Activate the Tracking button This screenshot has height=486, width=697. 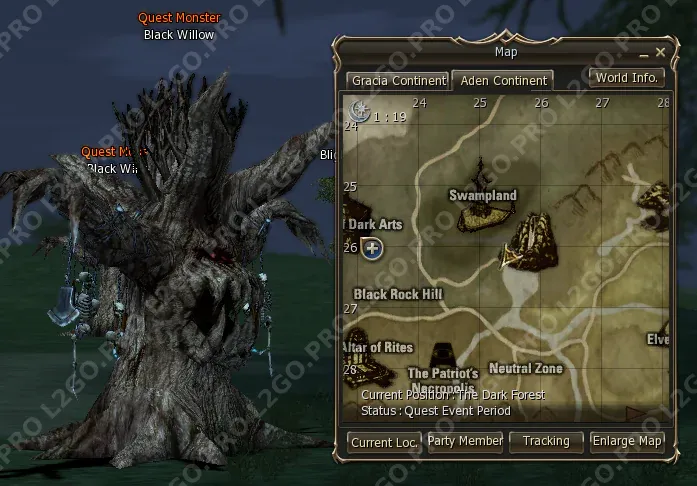(x=546, y=441)
